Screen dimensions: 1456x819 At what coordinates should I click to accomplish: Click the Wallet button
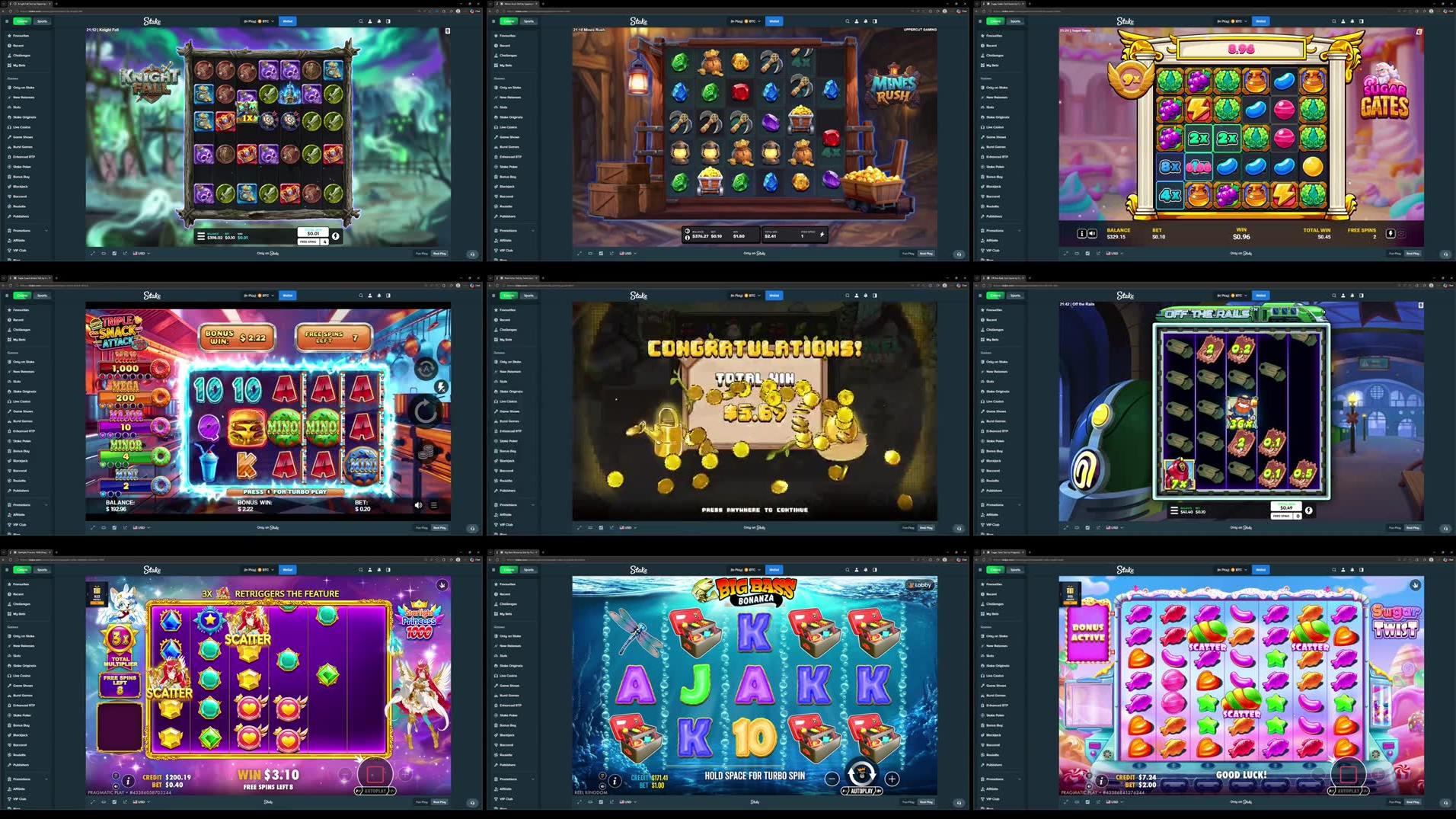(288, 21)
